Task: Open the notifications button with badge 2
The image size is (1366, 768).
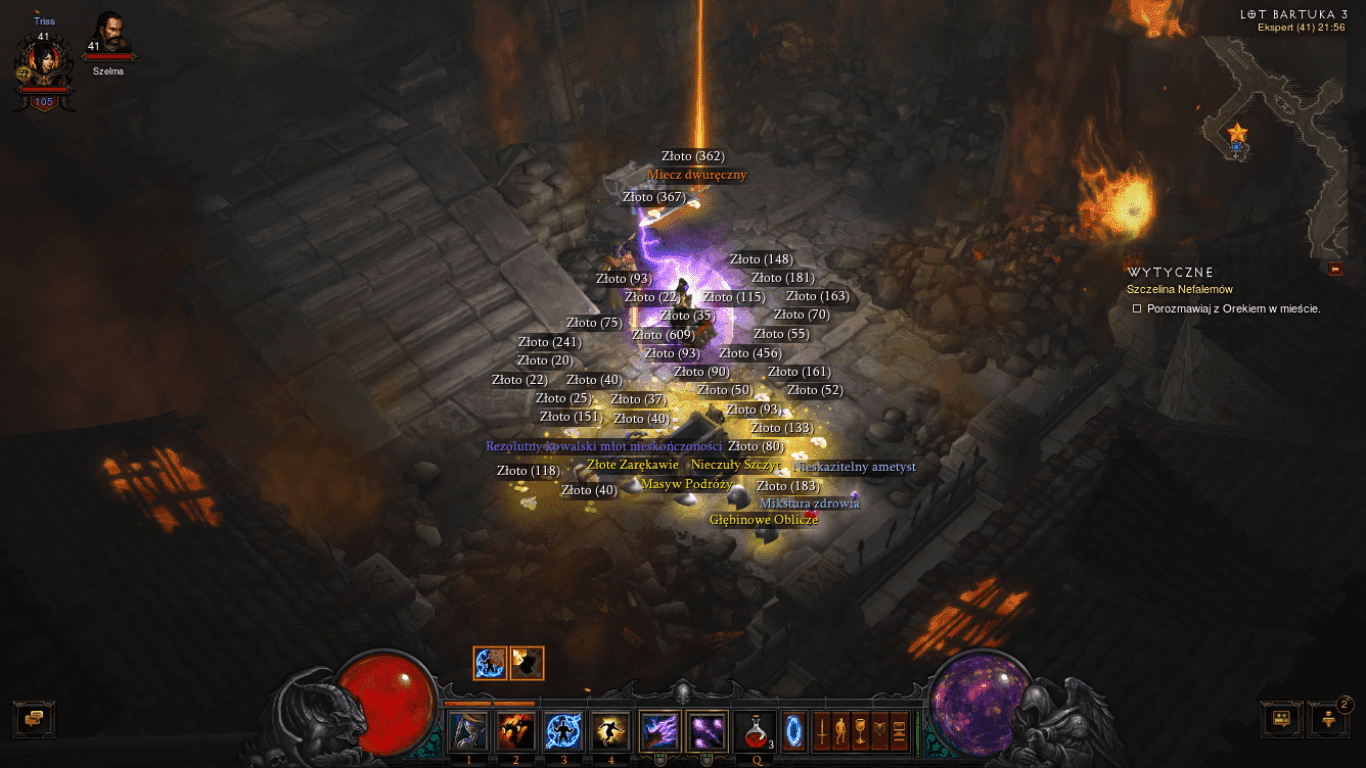Action: pos(1328,719)
